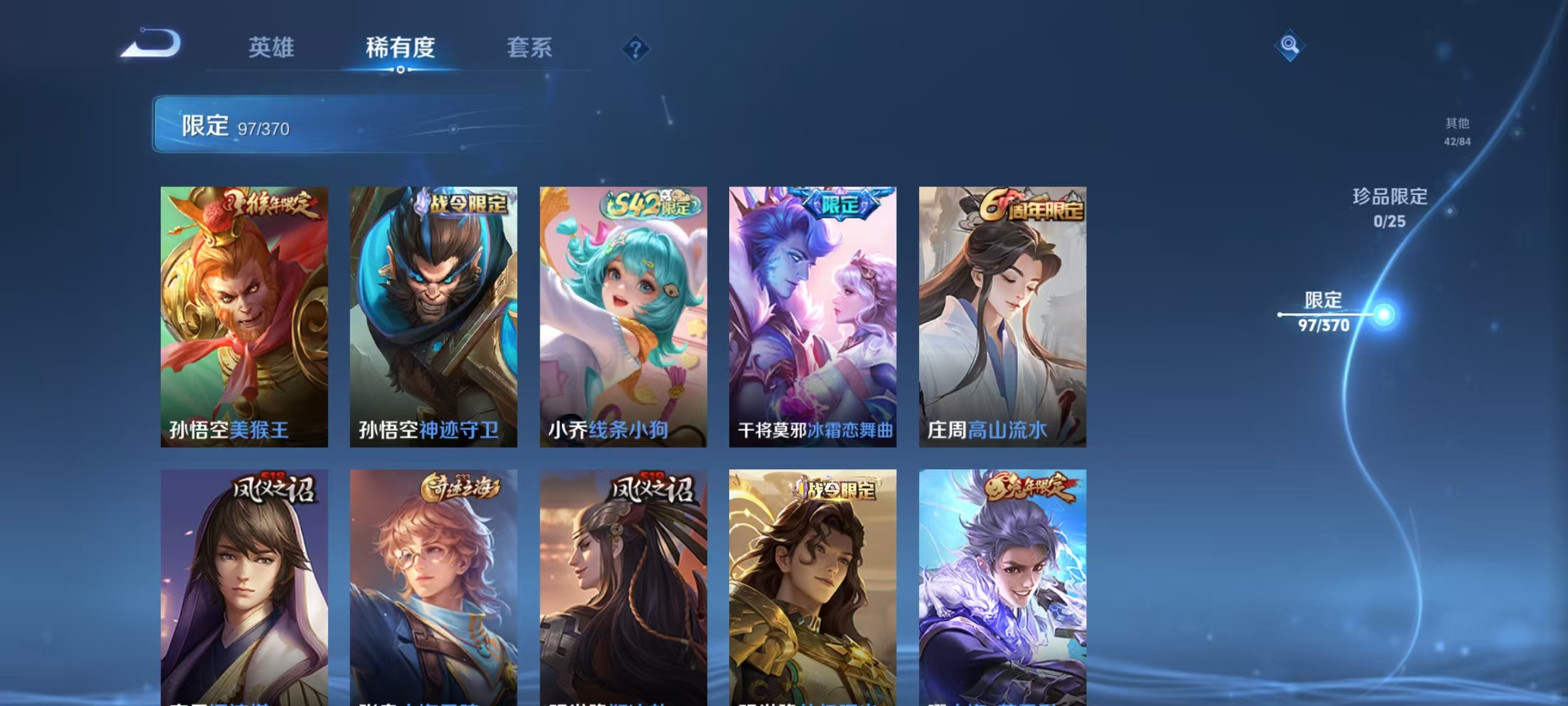Click the question mark help icon

coord(636,49)
